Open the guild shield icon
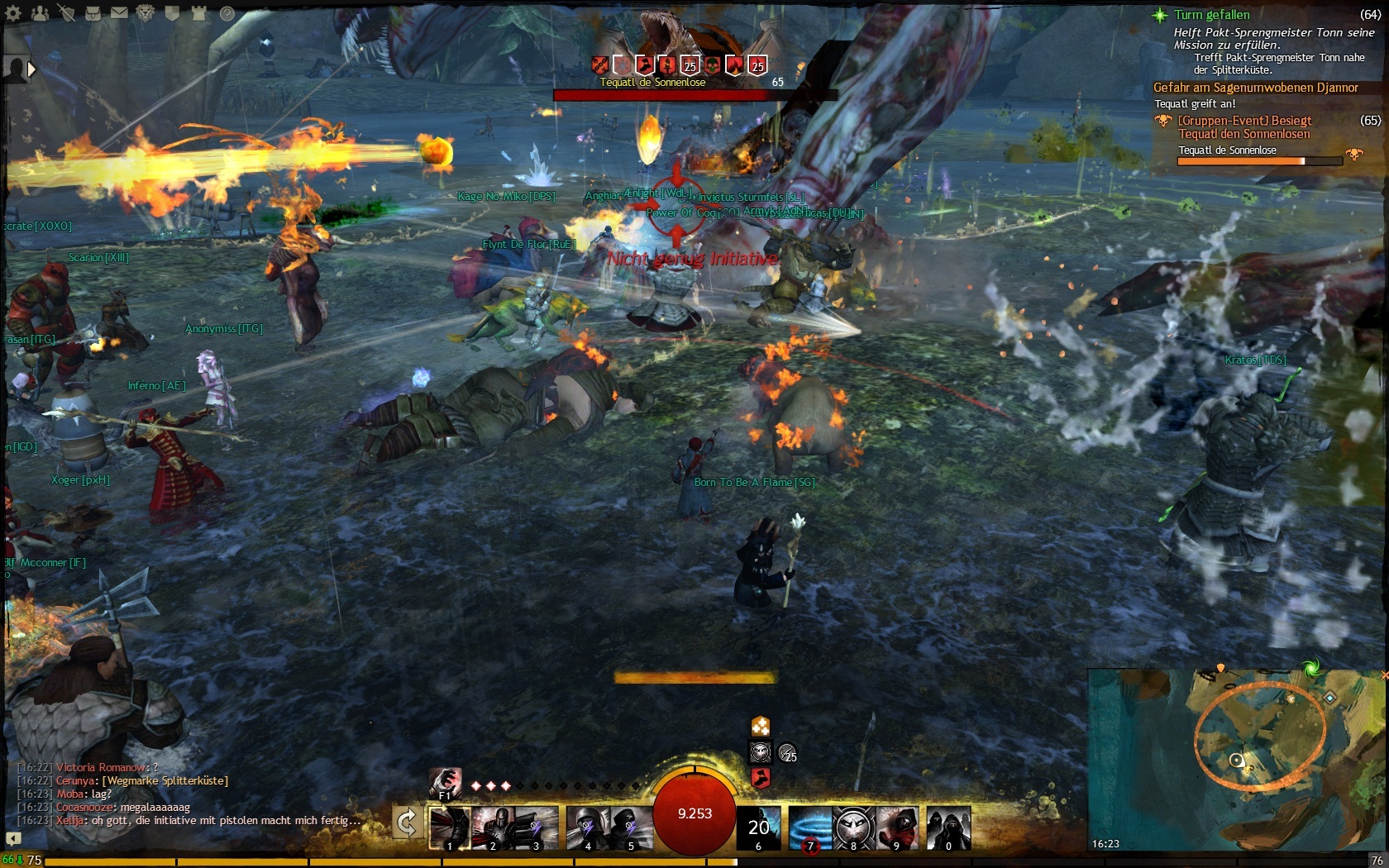 click(x=172, y=13)
